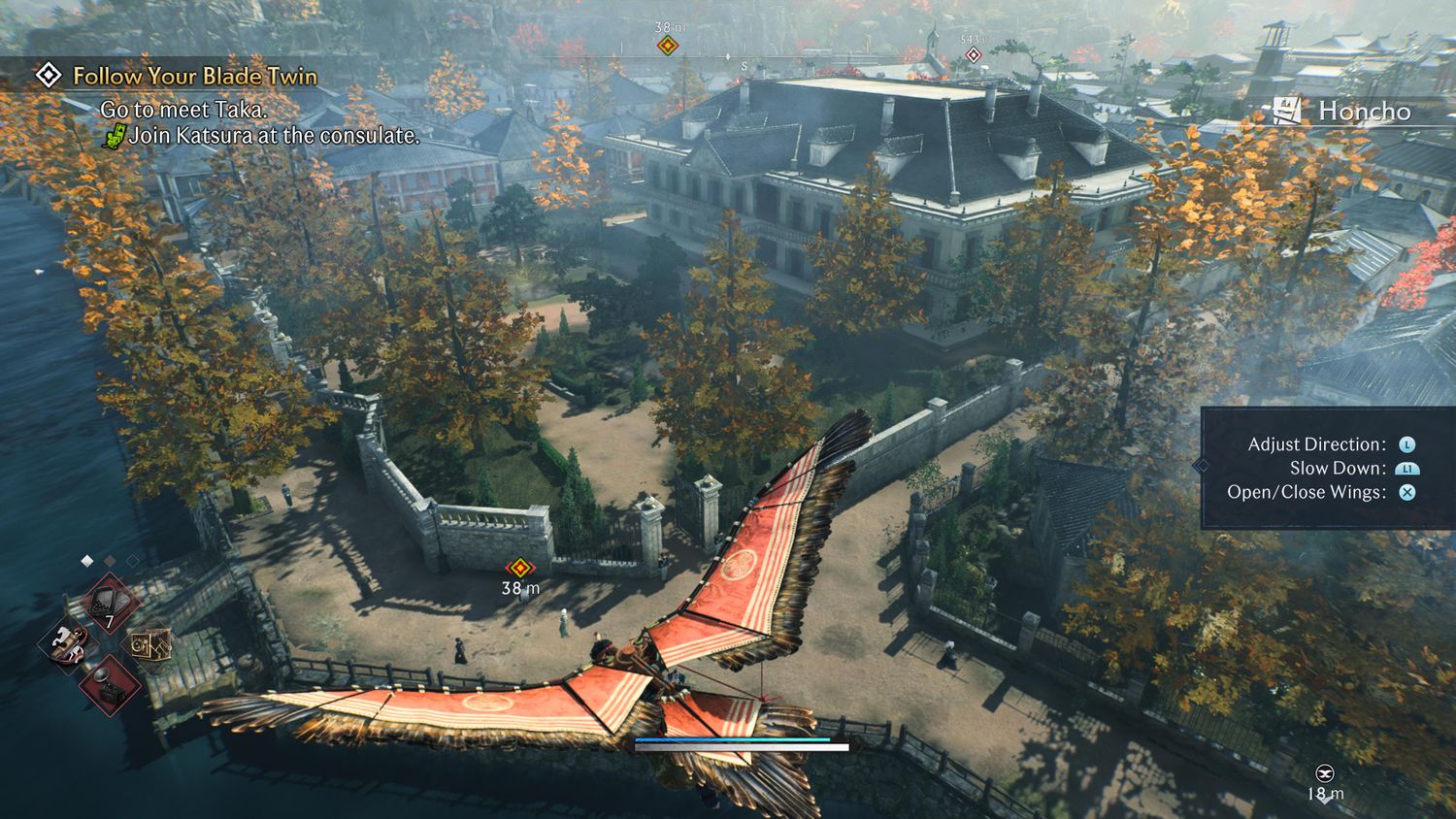Click the 18 m marker icon
The width and height of the screenshot is (1456, 819).
coord(1324,773)
